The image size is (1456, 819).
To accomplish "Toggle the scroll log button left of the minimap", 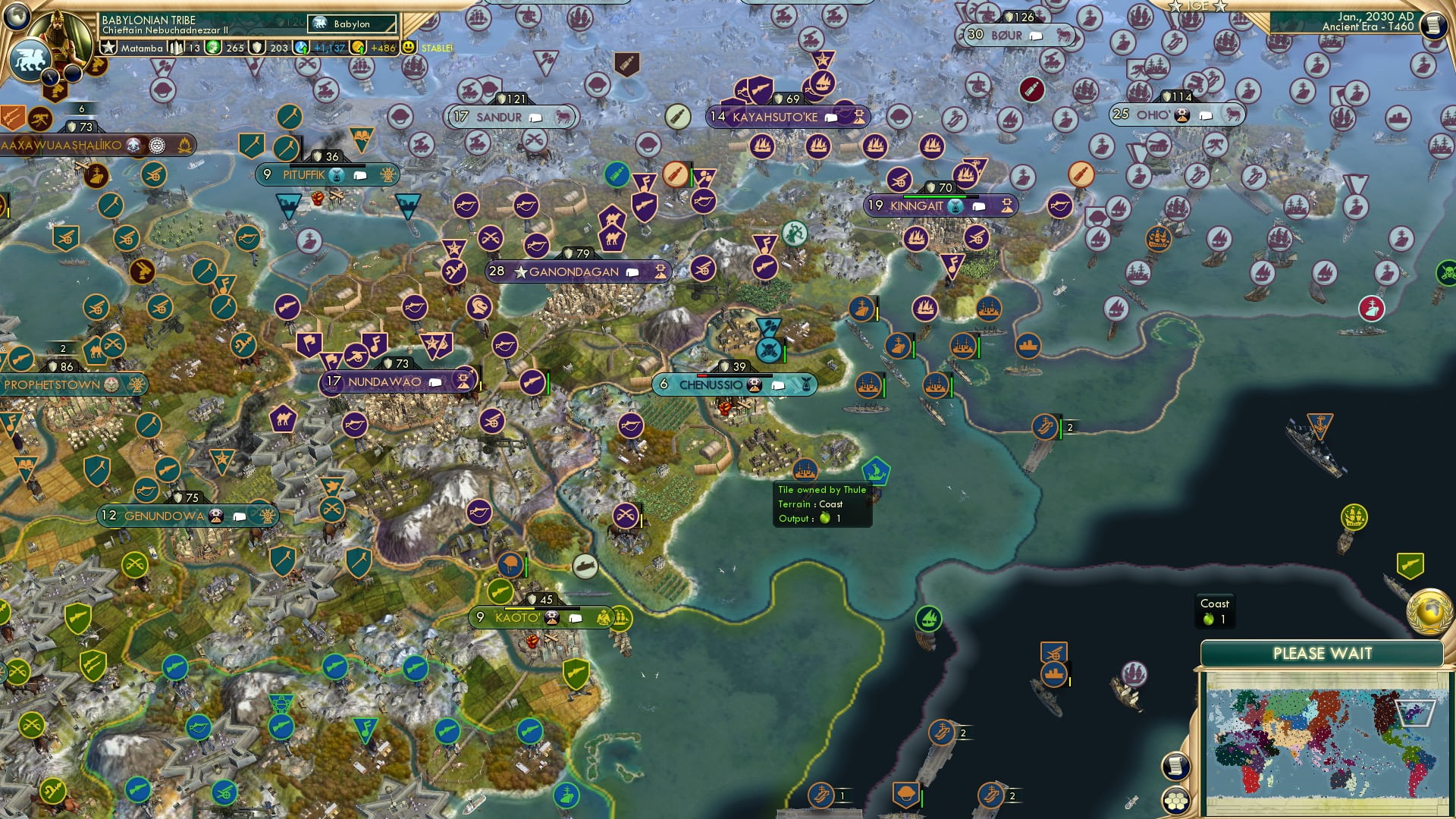I will click(x=1176, y=764).
